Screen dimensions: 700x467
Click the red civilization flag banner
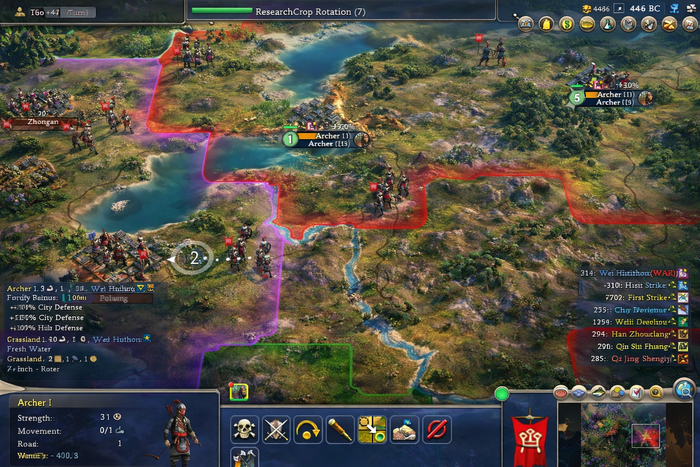[x=529, y=435]
